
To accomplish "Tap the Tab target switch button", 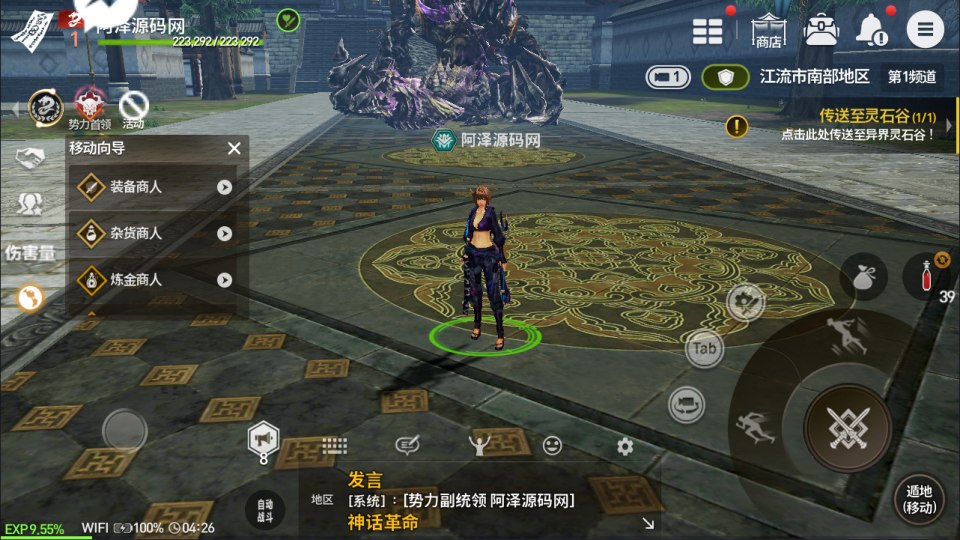I will pos(705,349).
